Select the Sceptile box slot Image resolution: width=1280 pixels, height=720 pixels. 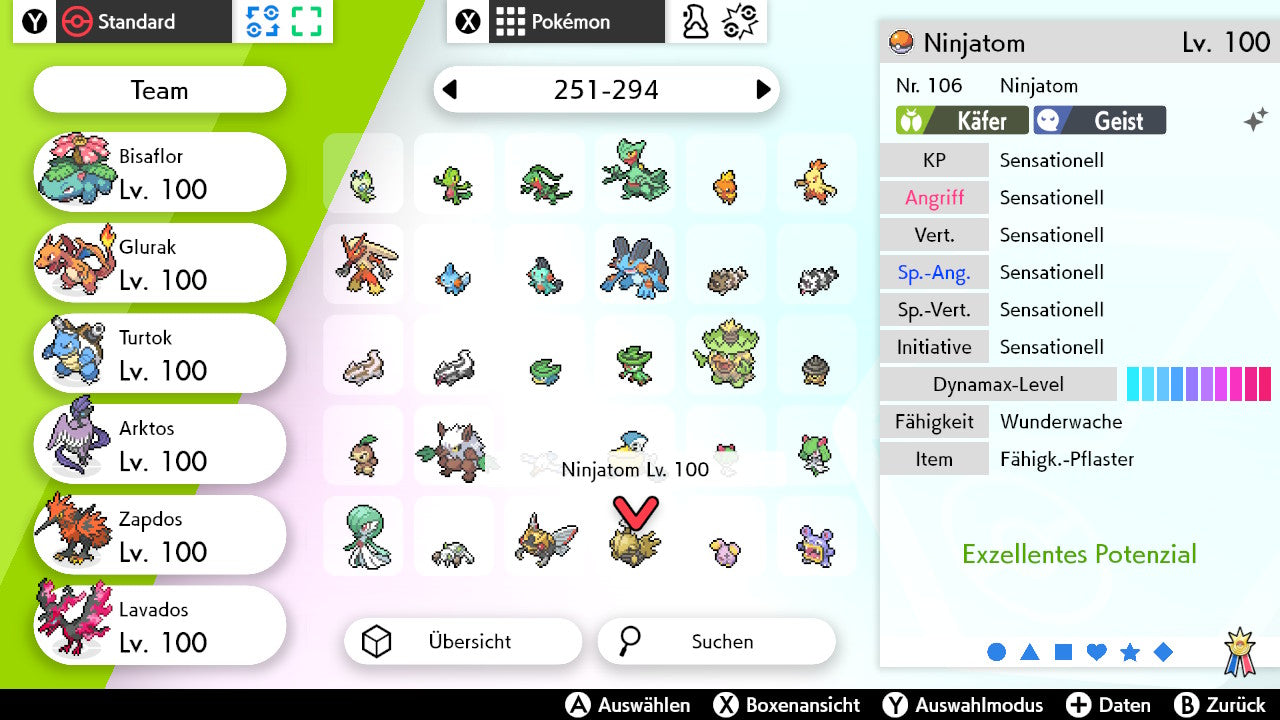(x=635, y=173)
